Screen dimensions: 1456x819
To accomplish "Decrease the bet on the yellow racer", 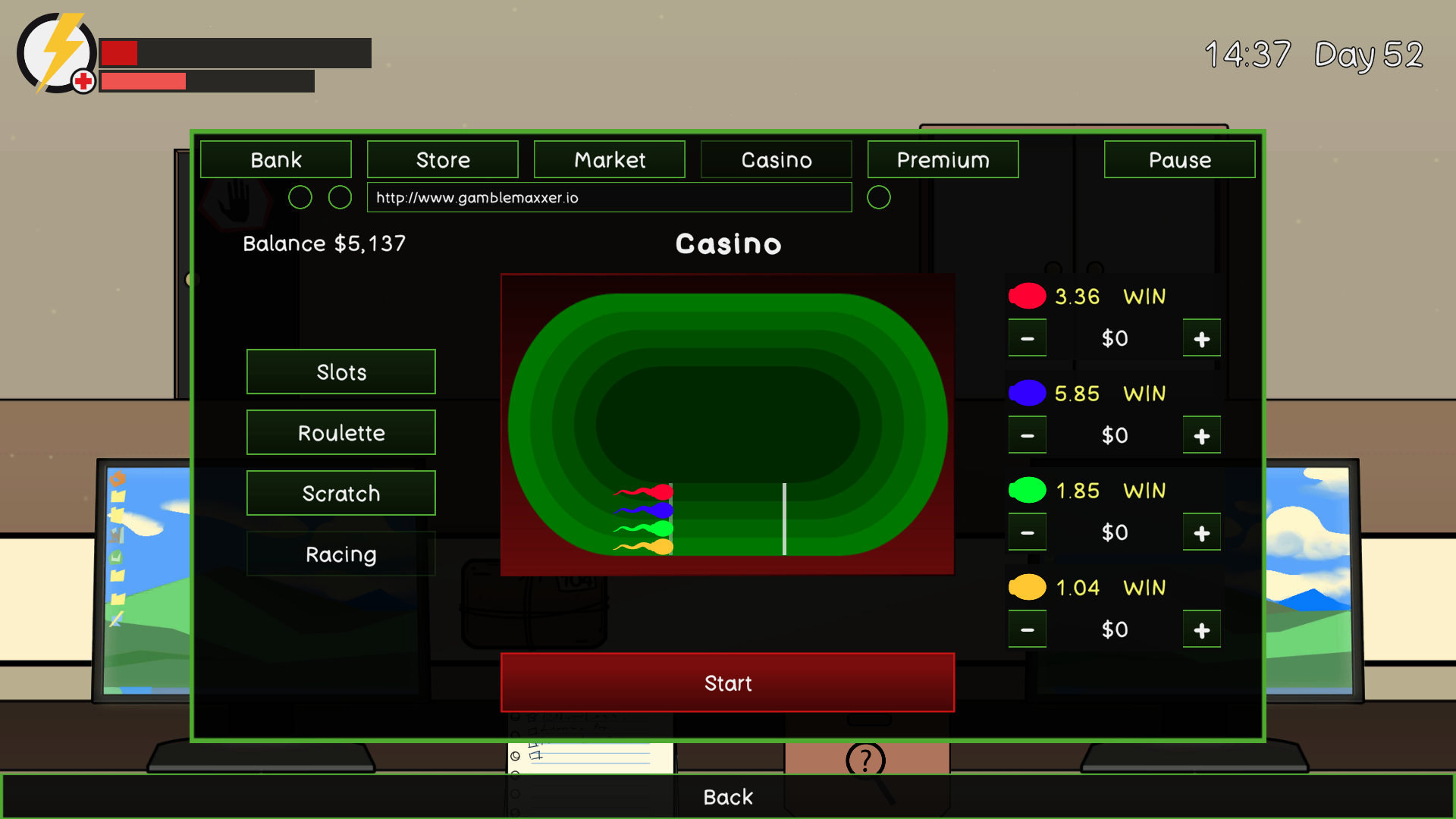I will click(1027, 629).
